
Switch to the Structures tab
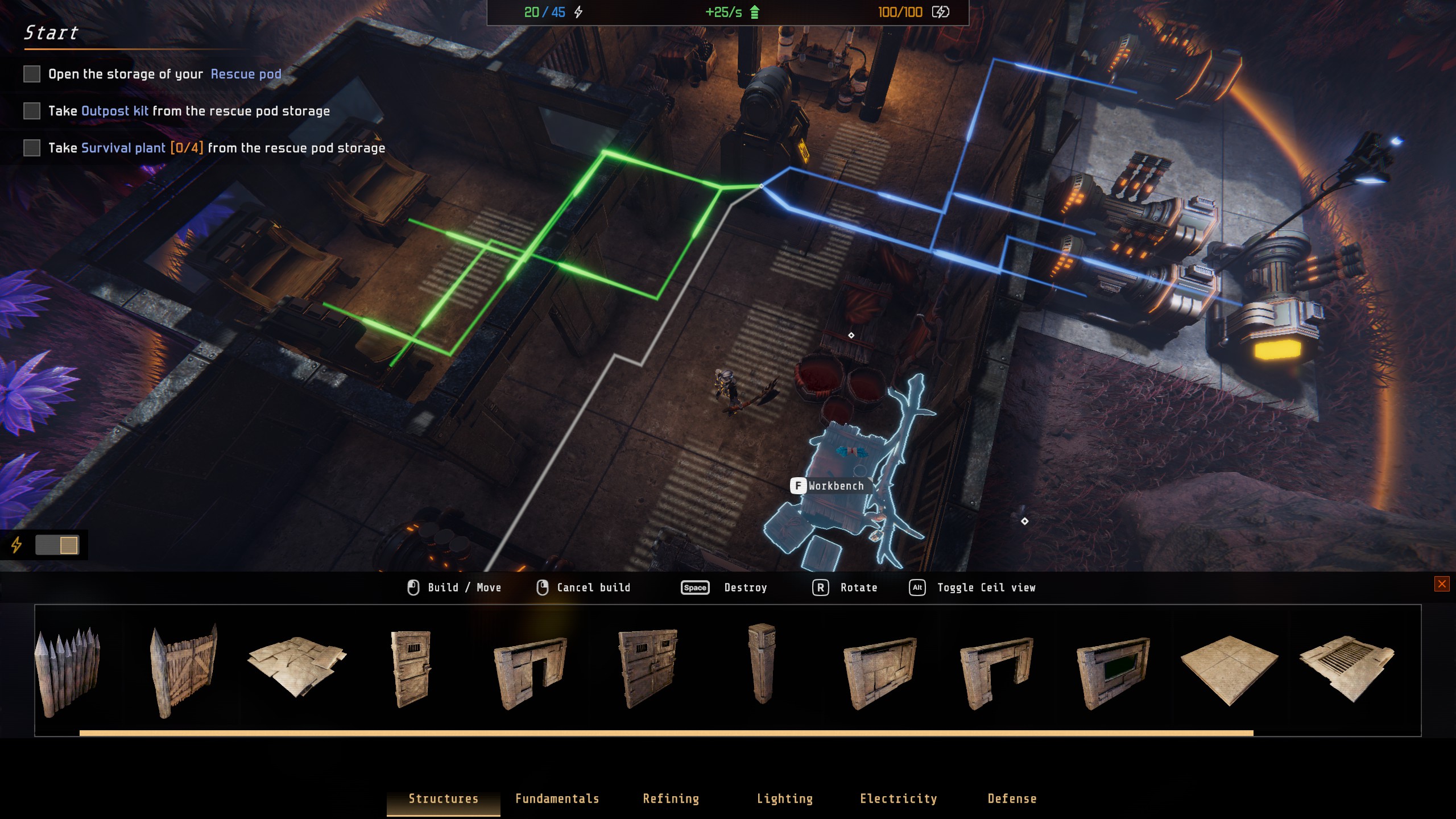443,799
